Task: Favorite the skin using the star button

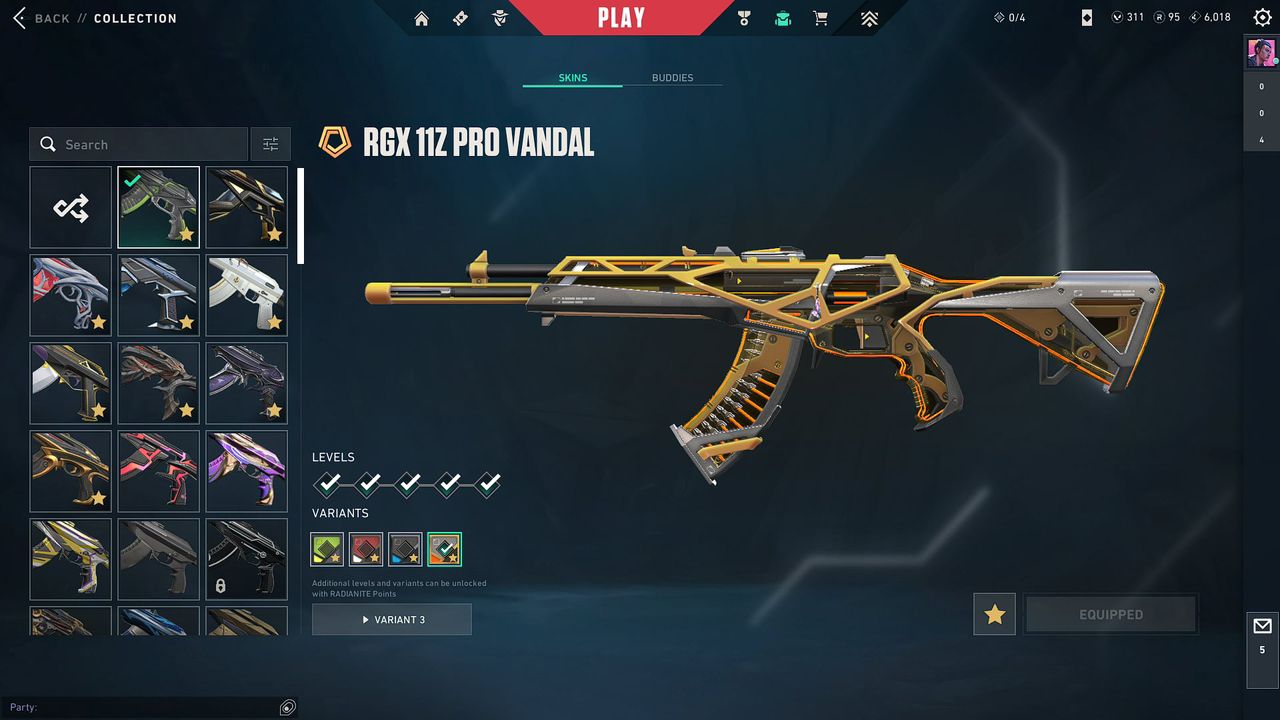Action: (994, 614)
